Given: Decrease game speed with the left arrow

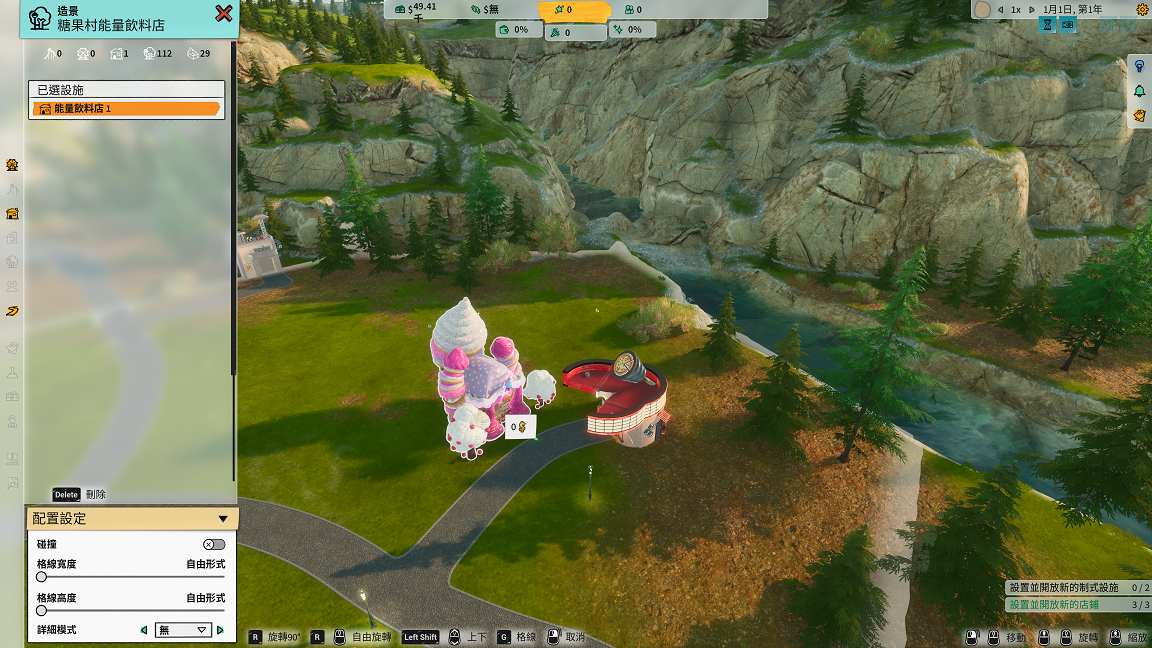Looking at the screenshot, I should click(1000, 9).
